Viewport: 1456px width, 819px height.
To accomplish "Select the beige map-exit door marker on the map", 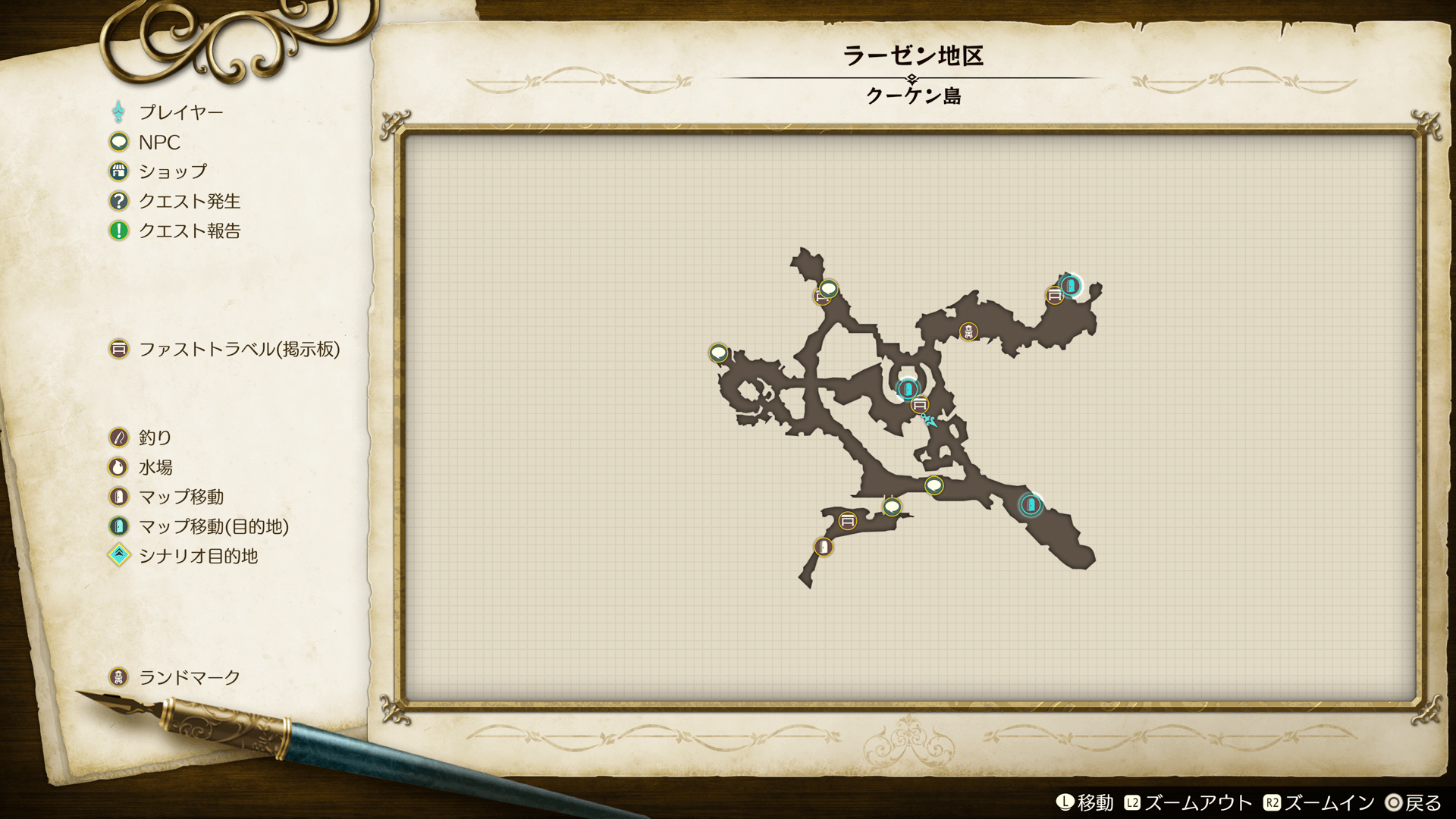I will tap(824, 547).
